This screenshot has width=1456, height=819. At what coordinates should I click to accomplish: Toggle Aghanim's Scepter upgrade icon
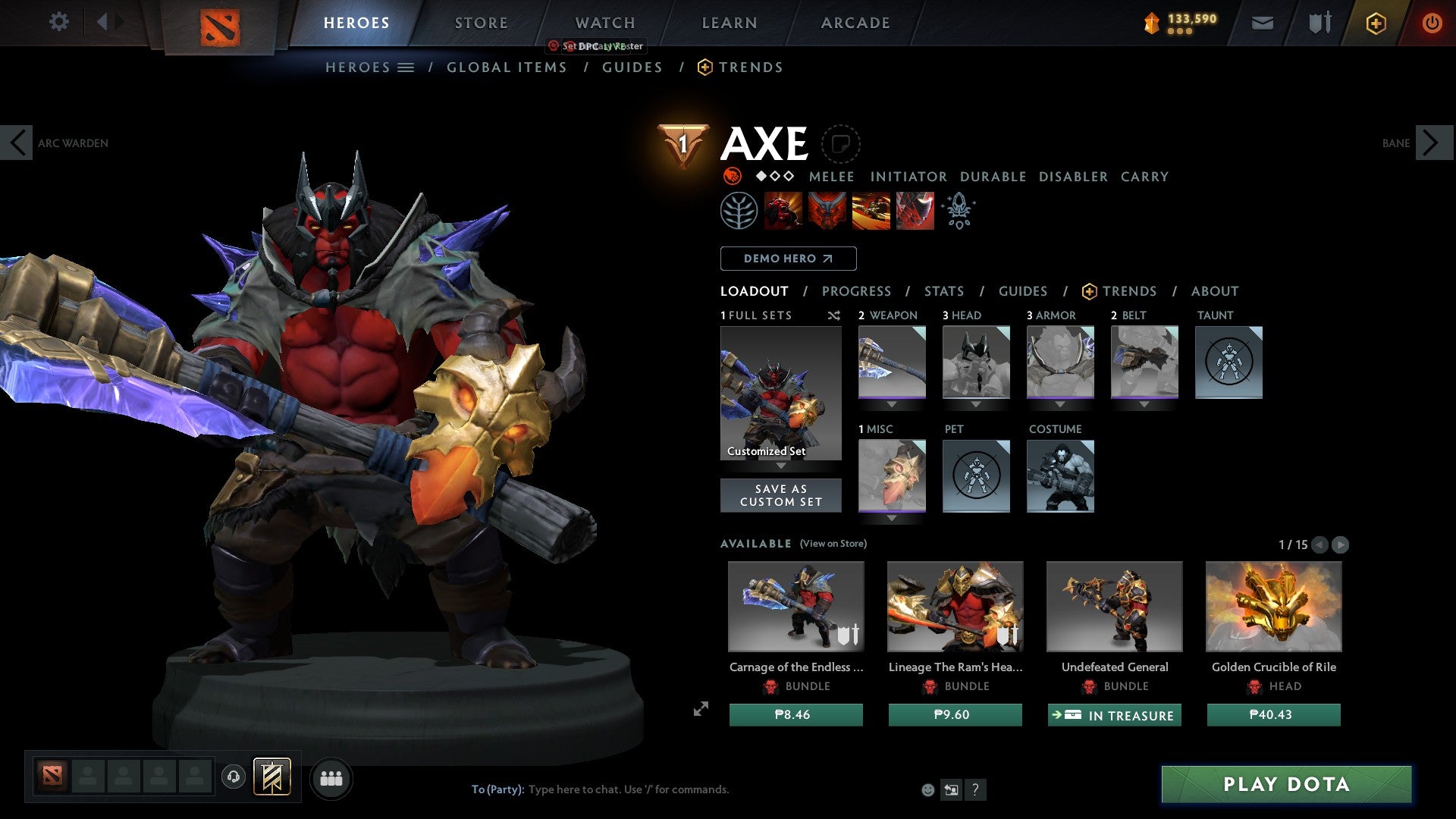tap(958, 211)
